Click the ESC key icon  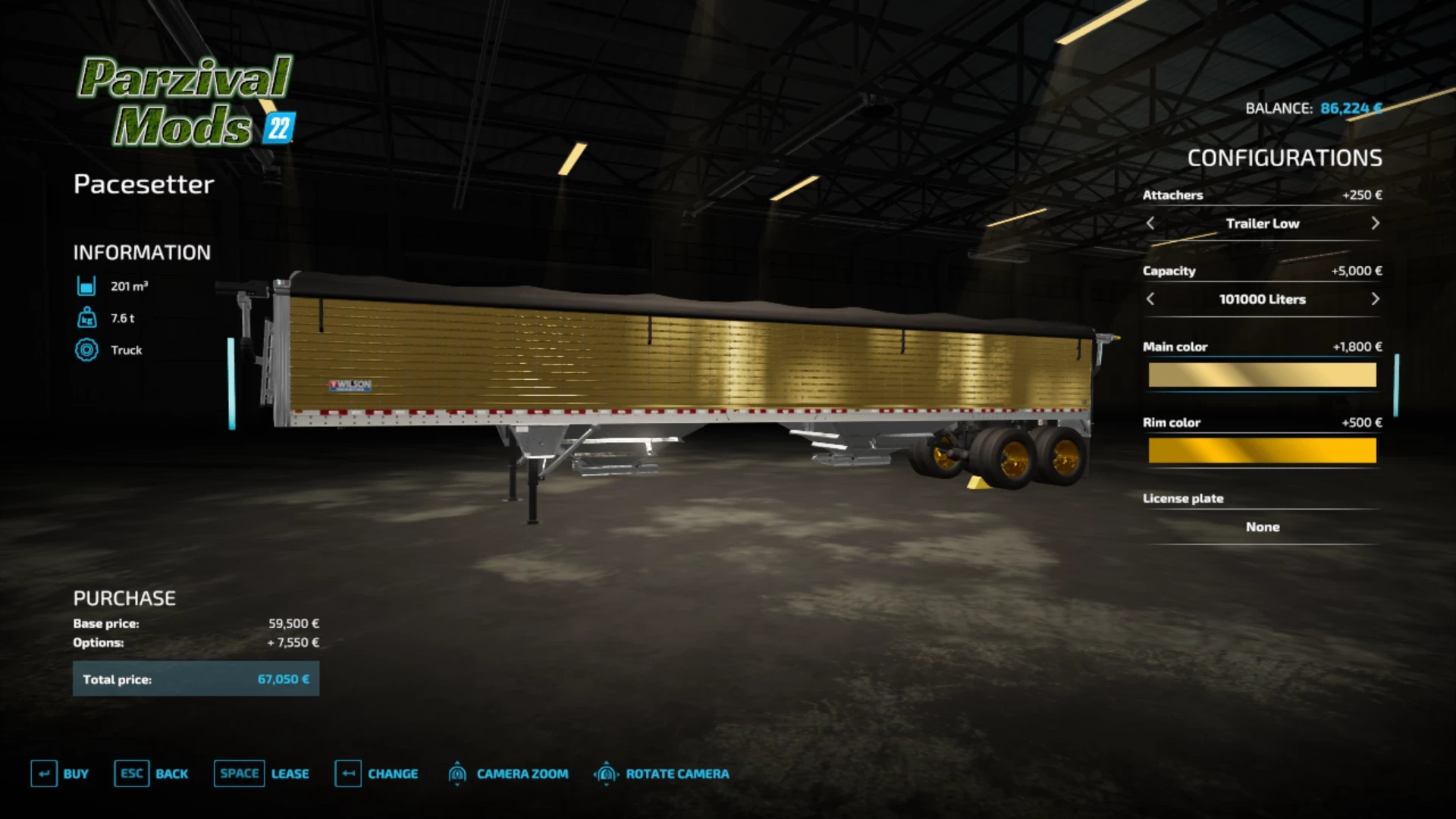point(130,773)
